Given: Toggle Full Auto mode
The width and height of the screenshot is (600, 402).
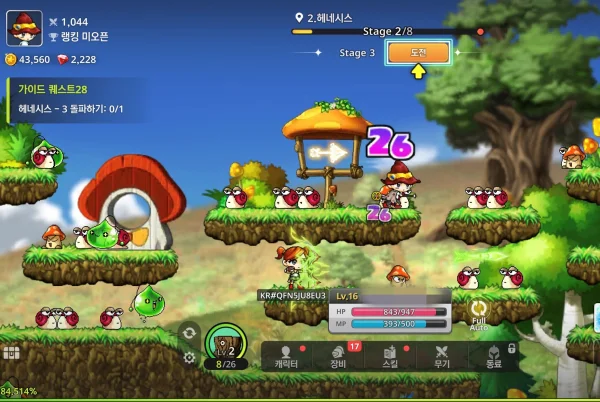Looking at the screenshot, I should (x=480, y=313).
